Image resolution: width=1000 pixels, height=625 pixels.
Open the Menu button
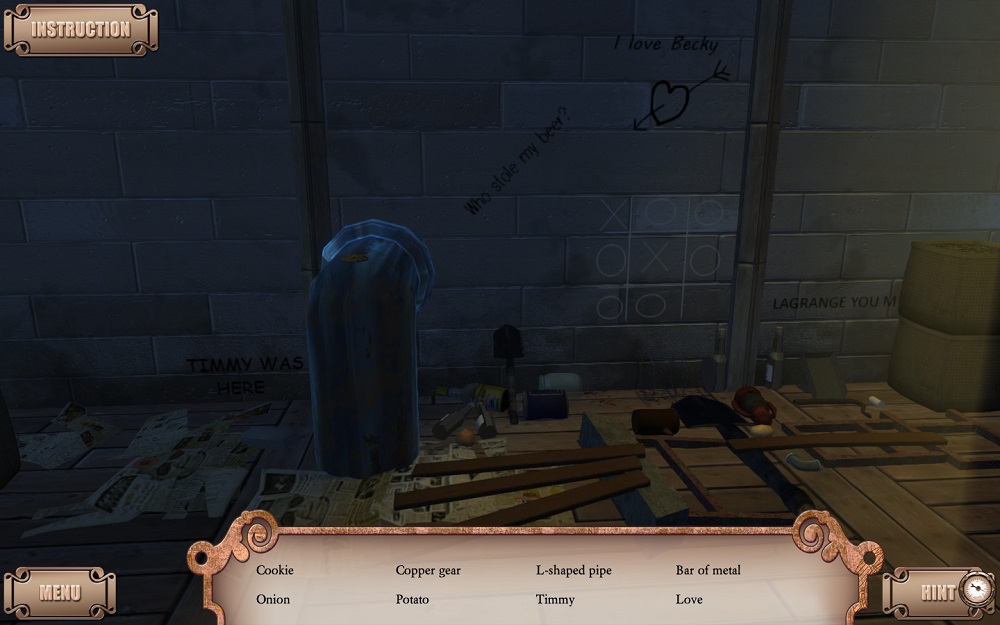60,592
